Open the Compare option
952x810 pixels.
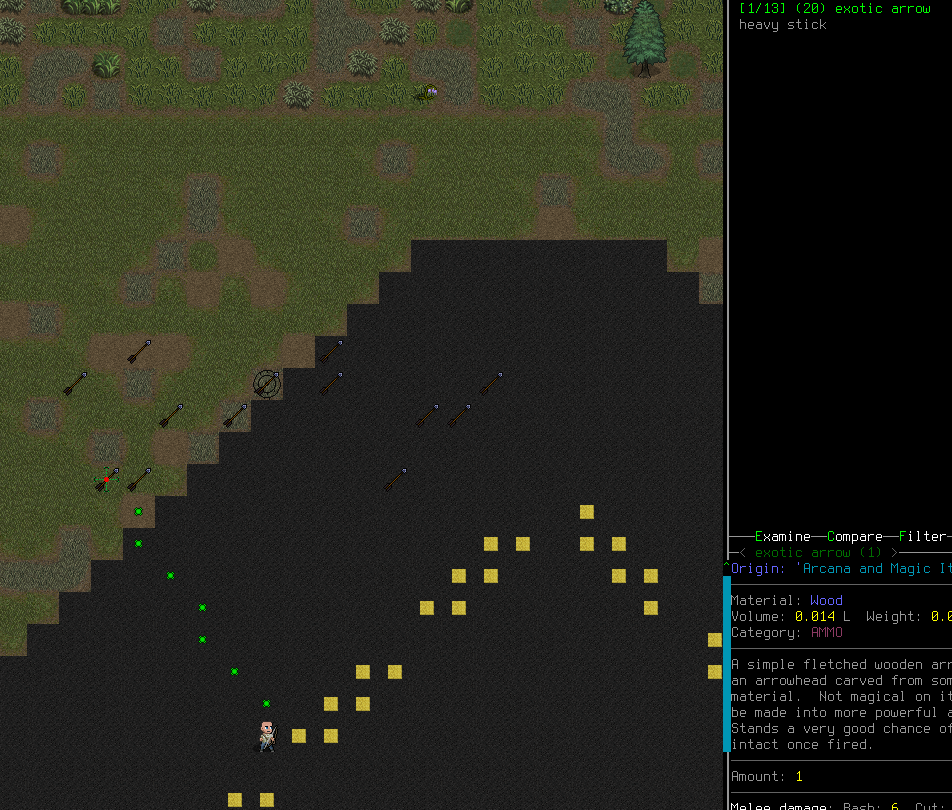(x=854, y=537)
